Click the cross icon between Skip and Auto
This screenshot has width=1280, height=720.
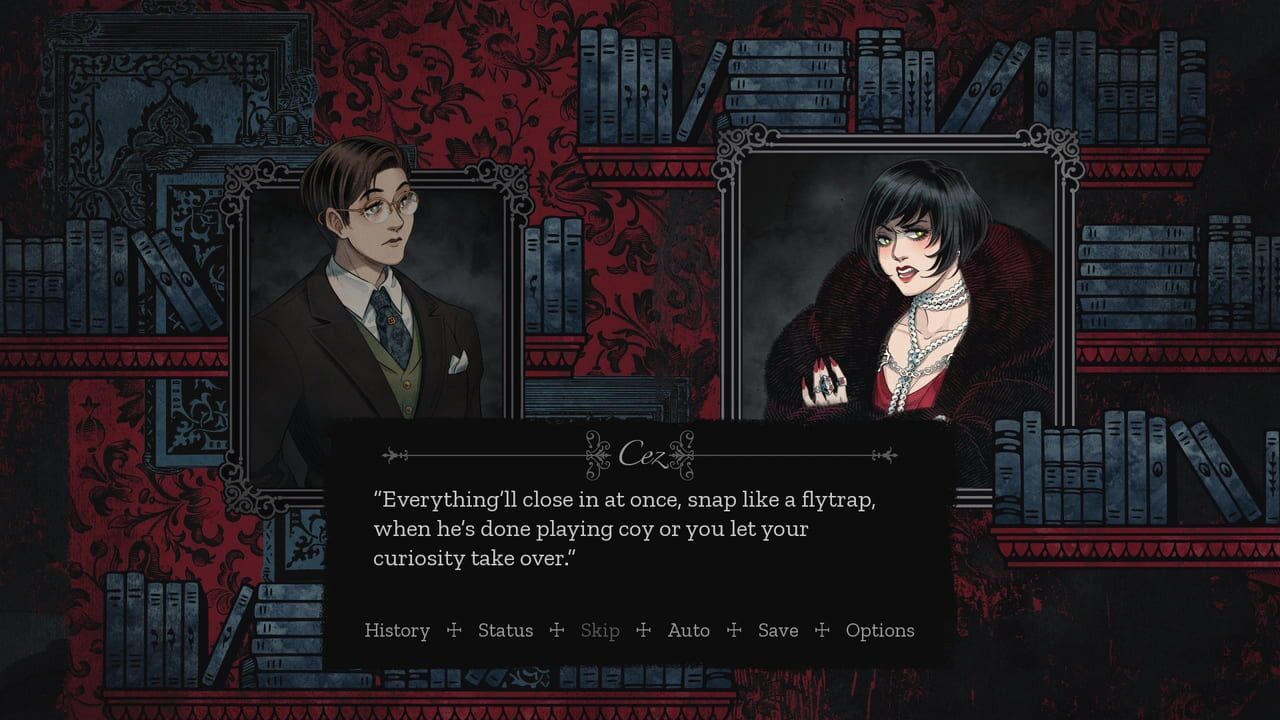(645, 631)
